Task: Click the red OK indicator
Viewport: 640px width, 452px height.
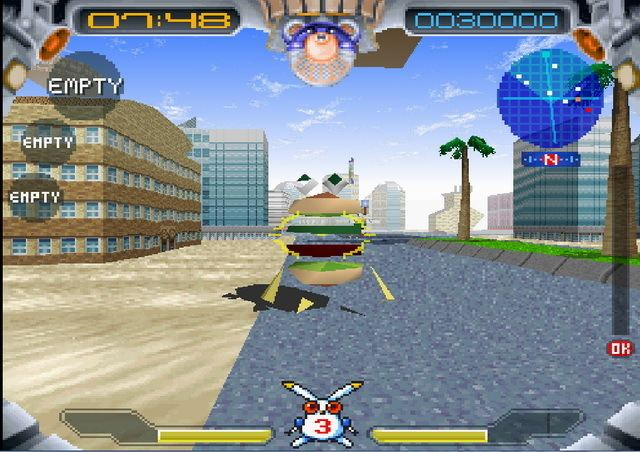Action: coord(620,348)
